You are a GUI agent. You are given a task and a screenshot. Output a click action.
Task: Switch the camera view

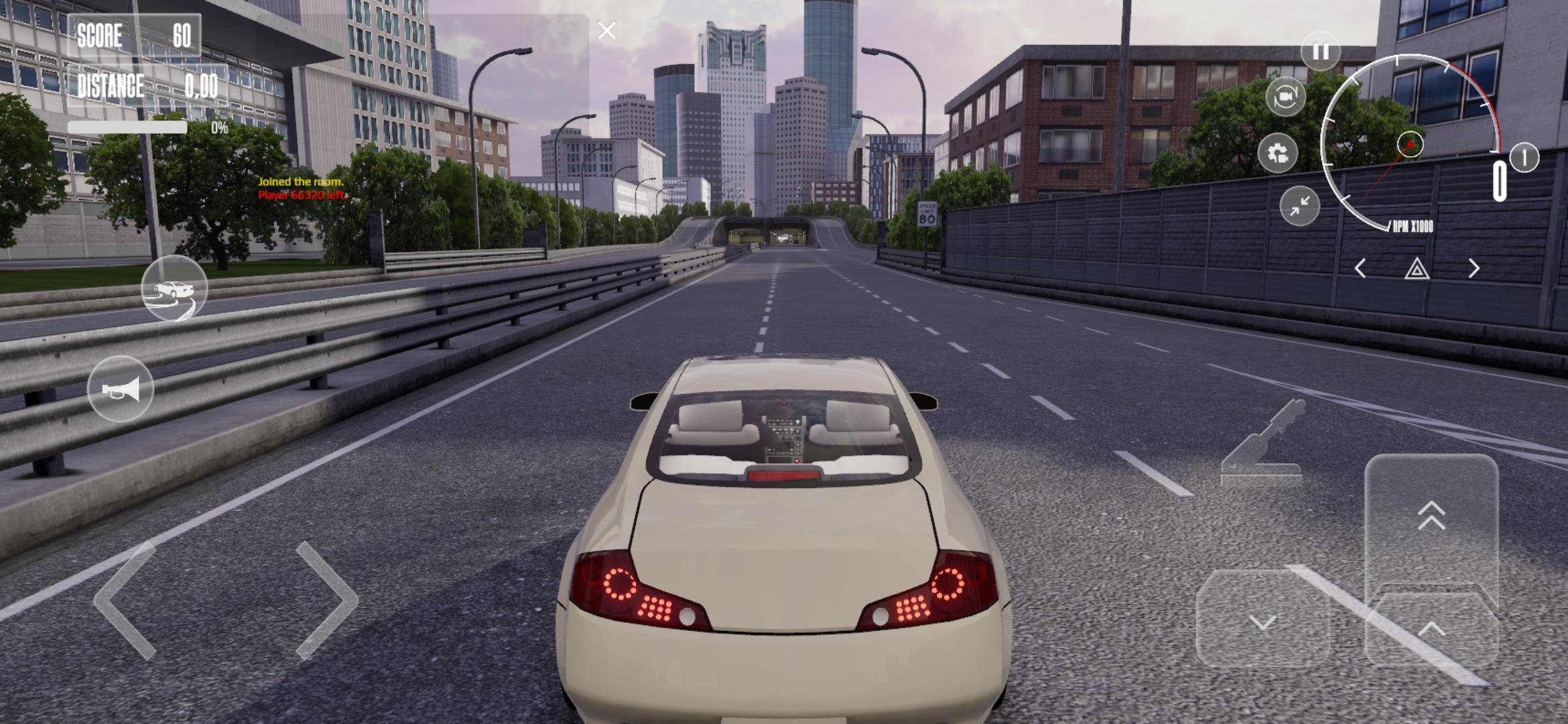point(1285,97)
